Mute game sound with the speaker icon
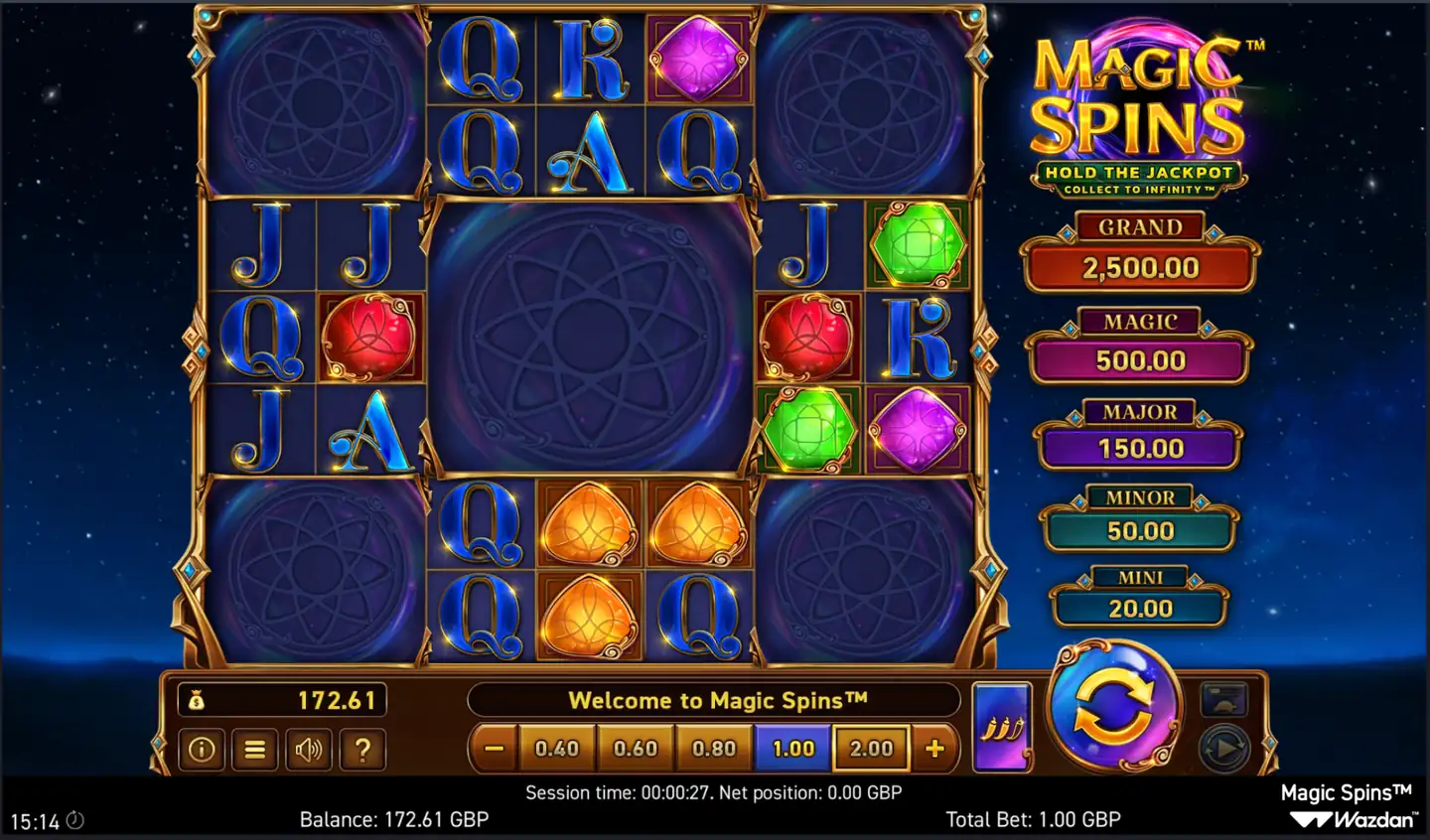1430x840 pixels. (x=309, y=750)
